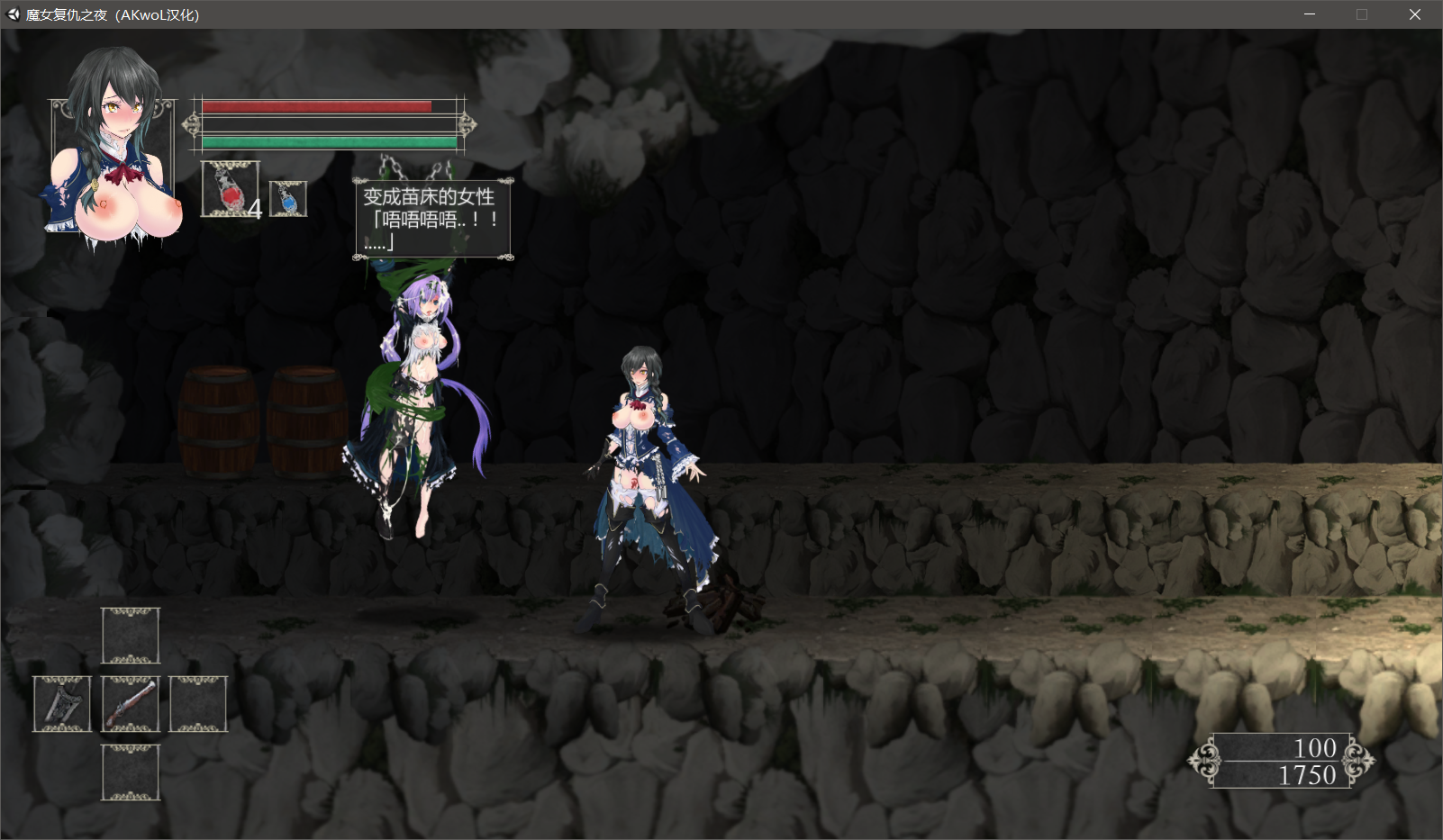Select the red health potion slot

pyautogui.click(x=230, y=189)
